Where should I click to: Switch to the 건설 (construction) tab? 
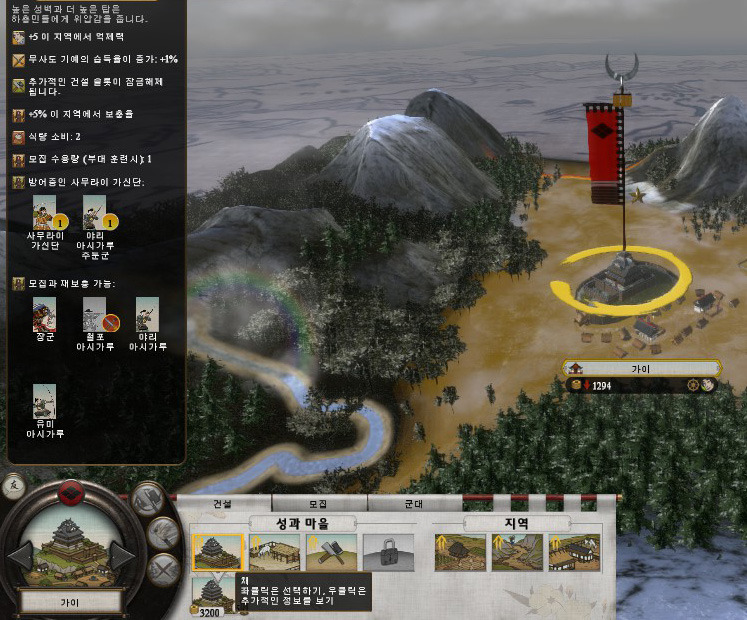[x=222, y=503]
